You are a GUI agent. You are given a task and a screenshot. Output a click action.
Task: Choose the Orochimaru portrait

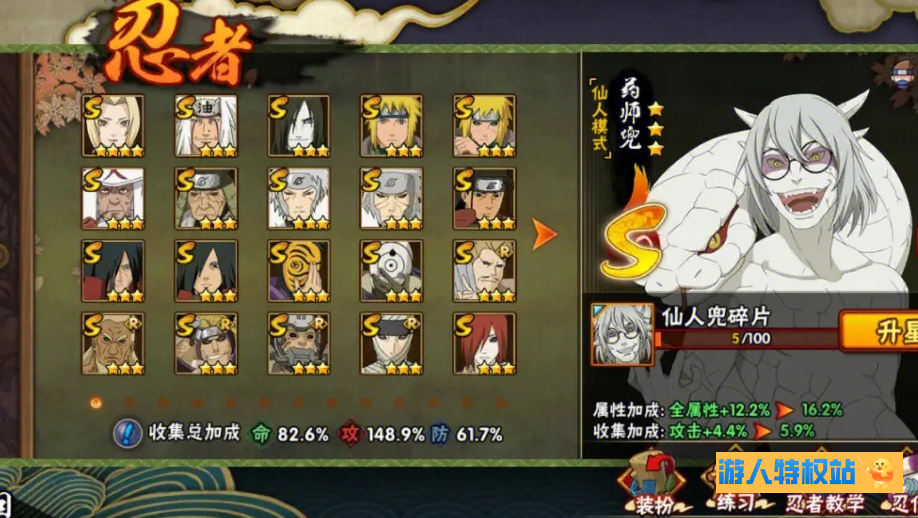(299, 126)
